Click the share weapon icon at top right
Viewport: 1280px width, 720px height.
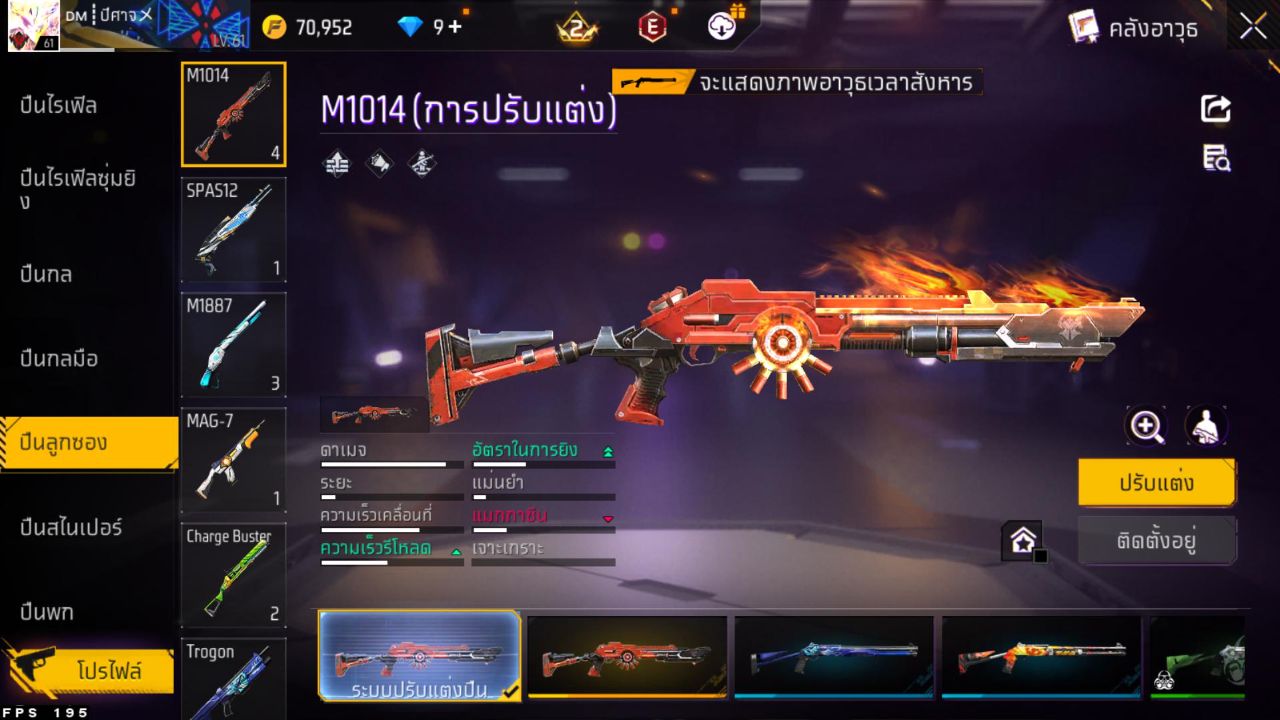[1215, 110]
